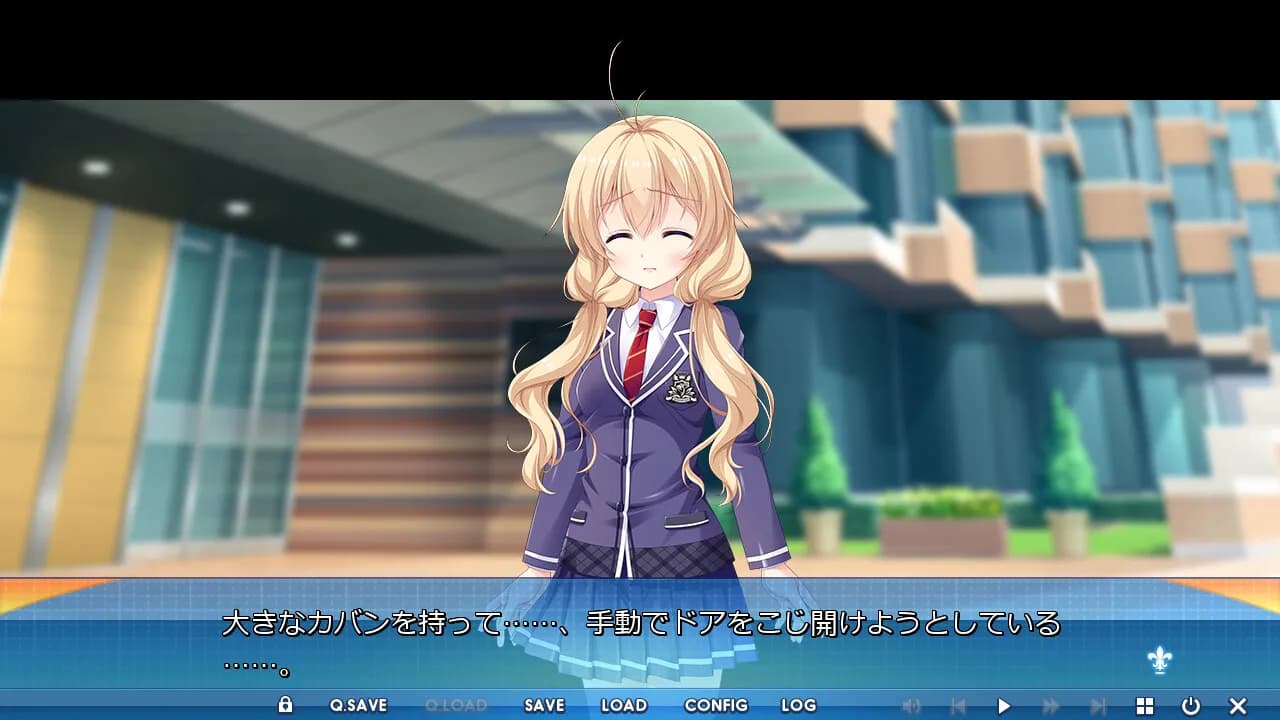1280x720 pixels.
Task: Select the play icon to start auto mode
Action: (1004, 705)
